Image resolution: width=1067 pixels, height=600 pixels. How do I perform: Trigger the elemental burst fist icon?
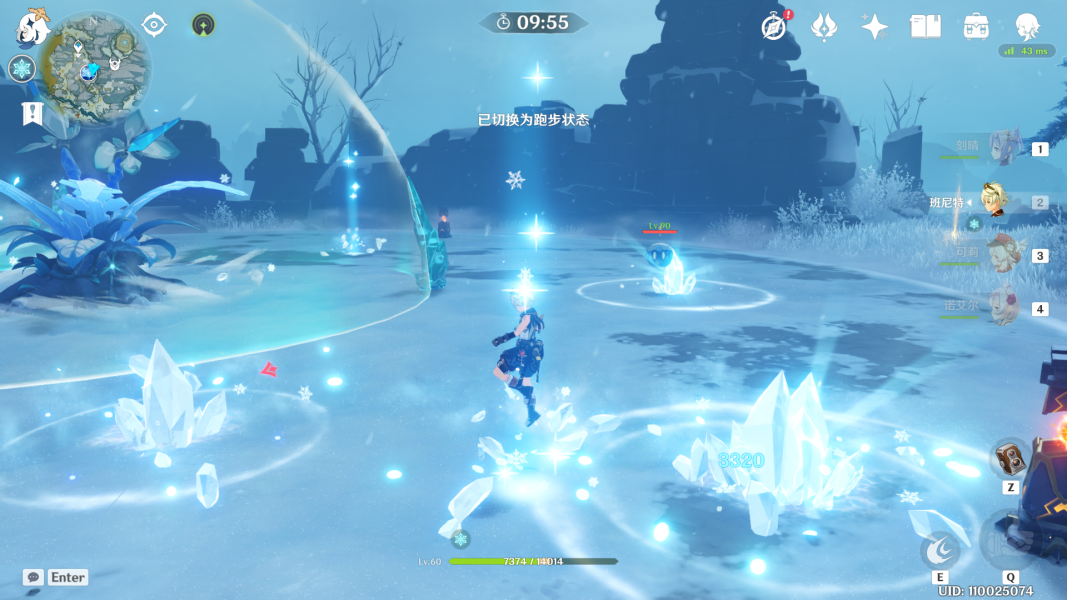[x=1008, y=543]
